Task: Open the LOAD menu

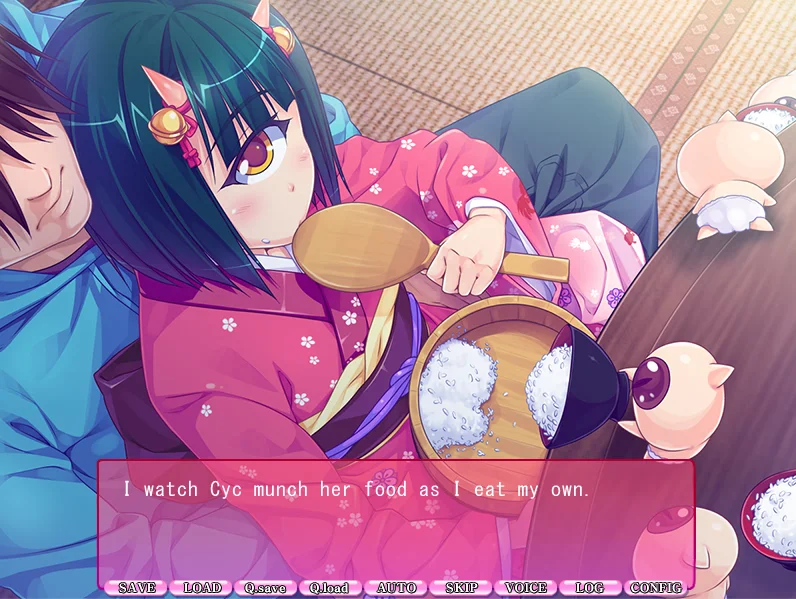Action: [201, 588]
